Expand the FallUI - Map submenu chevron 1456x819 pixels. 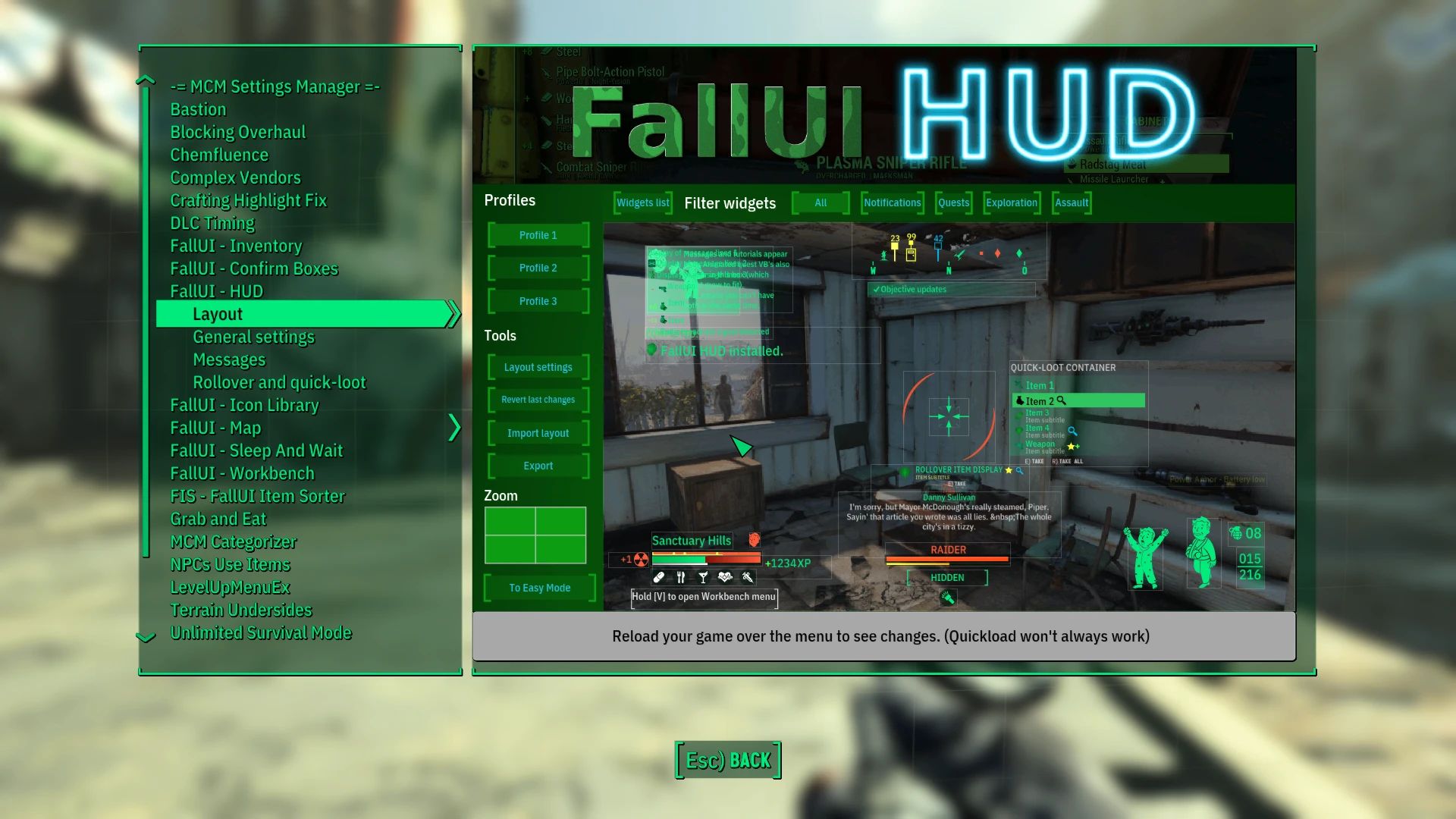455,428
